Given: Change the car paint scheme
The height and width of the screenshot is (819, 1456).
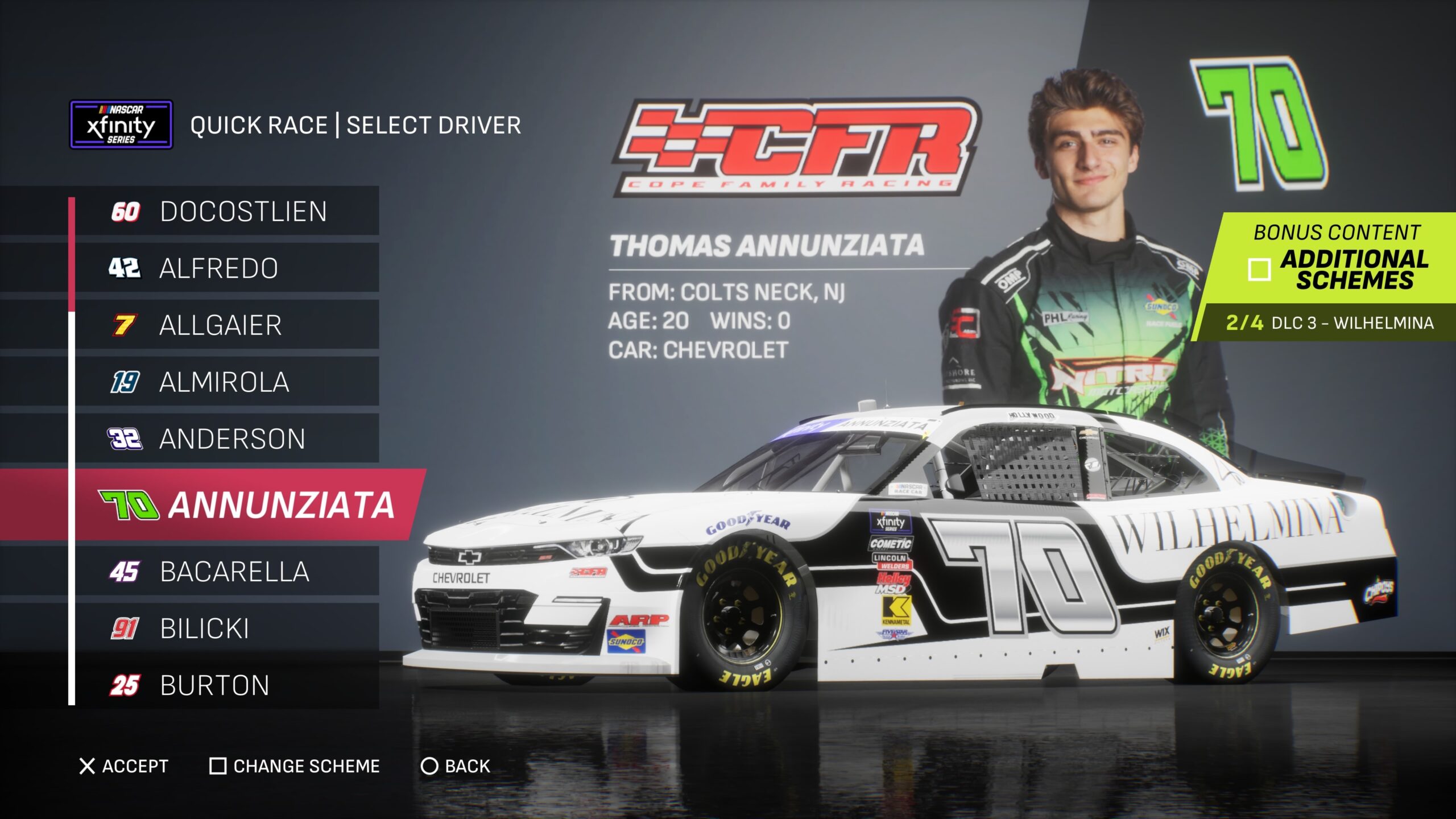Looking at the screenshot, I should [295, 766].
